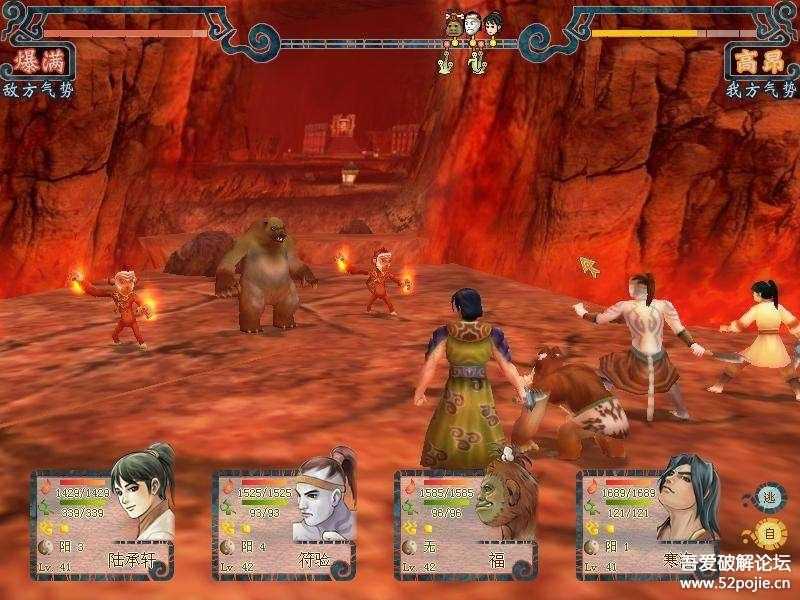Toggle the 自 auto-battle button
The width and height of the screenshot is (800, 600).
tap(769, 533)
